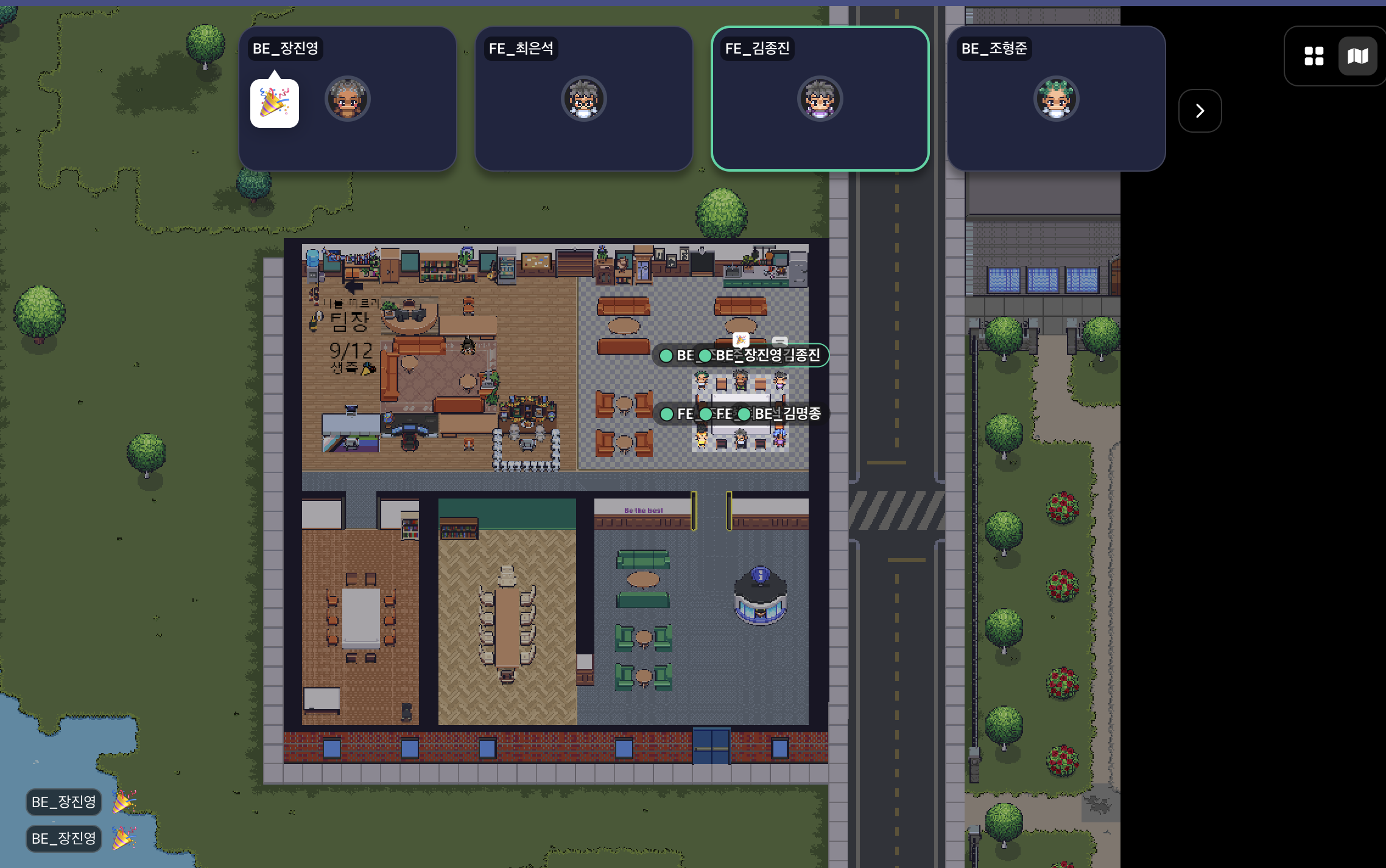The image size is (1386, 868).
Task: Select the FE_최은석 participant card
Action: click(583, 99)
